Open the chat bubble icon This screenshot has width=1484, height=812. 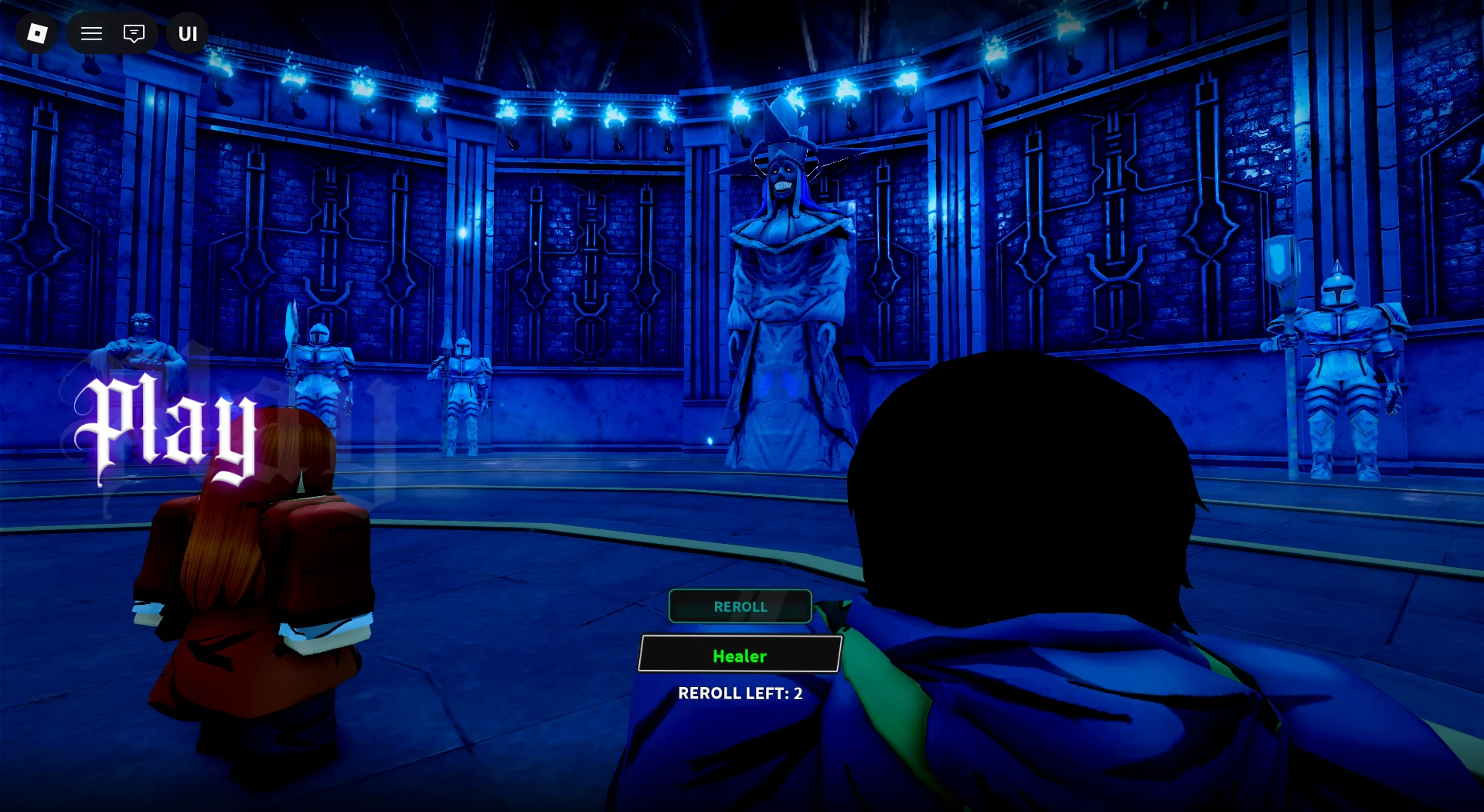[134, 32]
